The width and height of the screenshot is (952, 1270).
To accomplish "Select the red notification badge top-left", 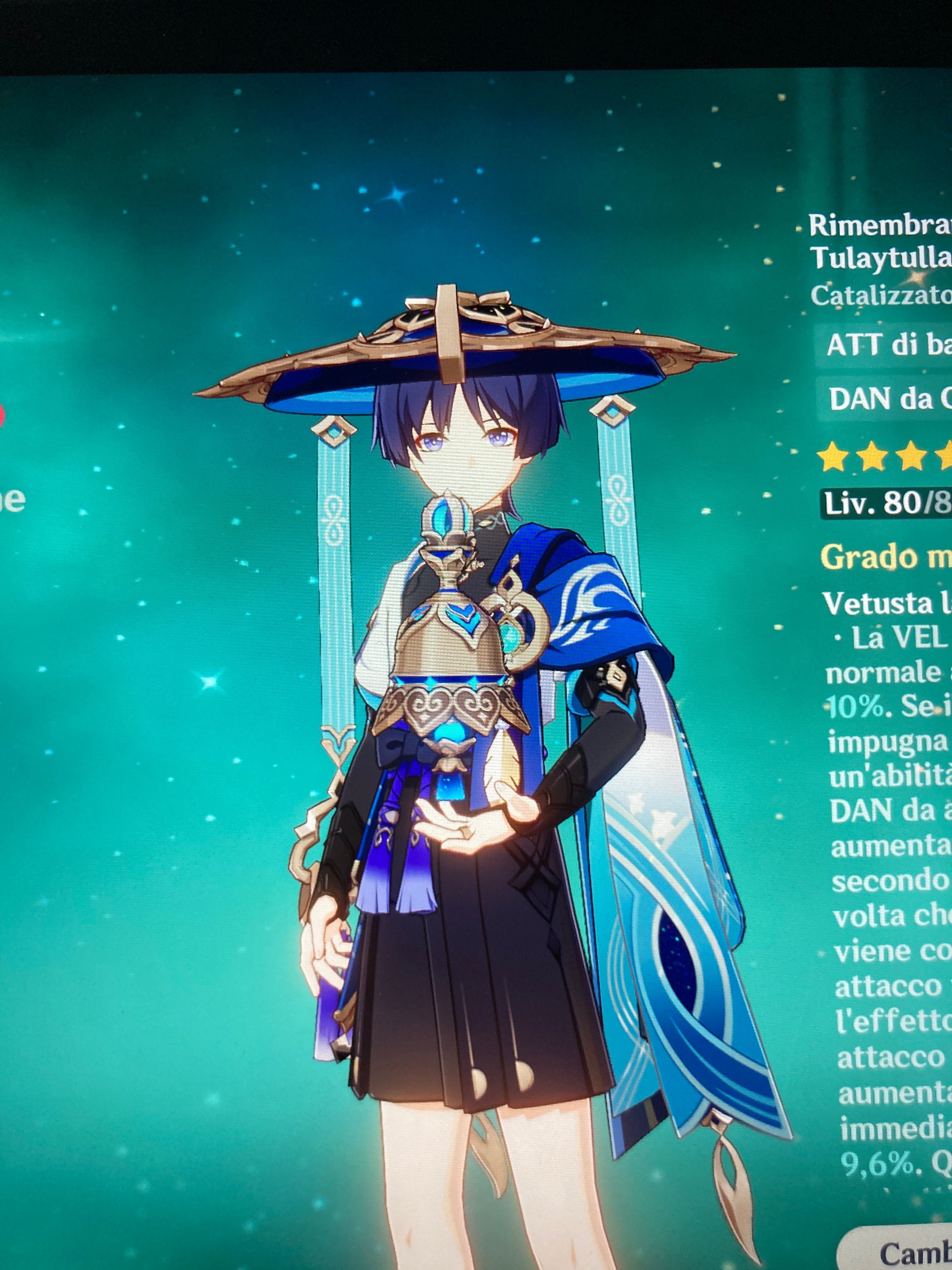I will (x=3, y=415).
